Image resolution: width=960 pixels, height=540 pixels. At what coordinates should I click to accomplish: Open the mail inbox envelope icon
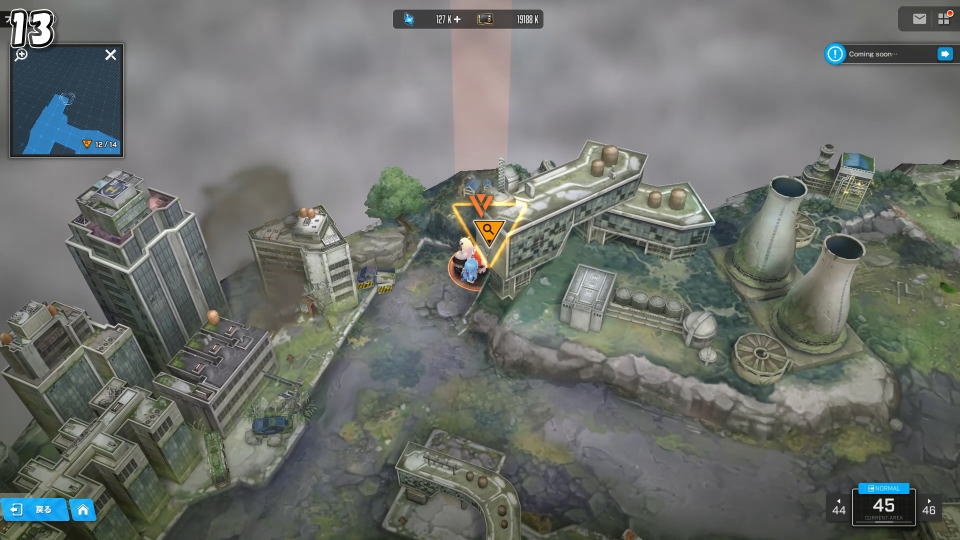pos(919,18)
